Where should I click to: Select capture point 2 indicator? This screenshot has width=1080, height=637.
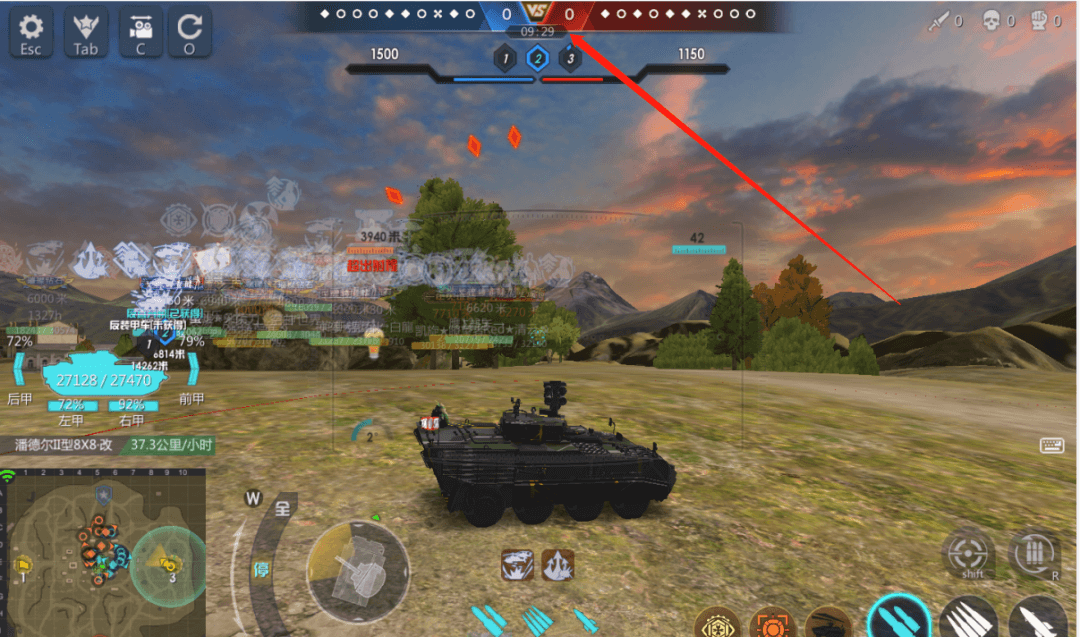538,59
